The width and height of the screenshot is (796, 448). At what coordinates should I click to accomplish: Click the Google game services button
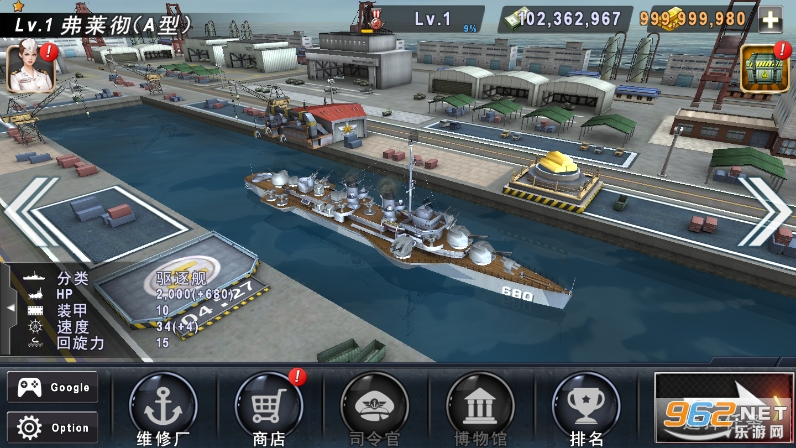[x=53, y=387]
